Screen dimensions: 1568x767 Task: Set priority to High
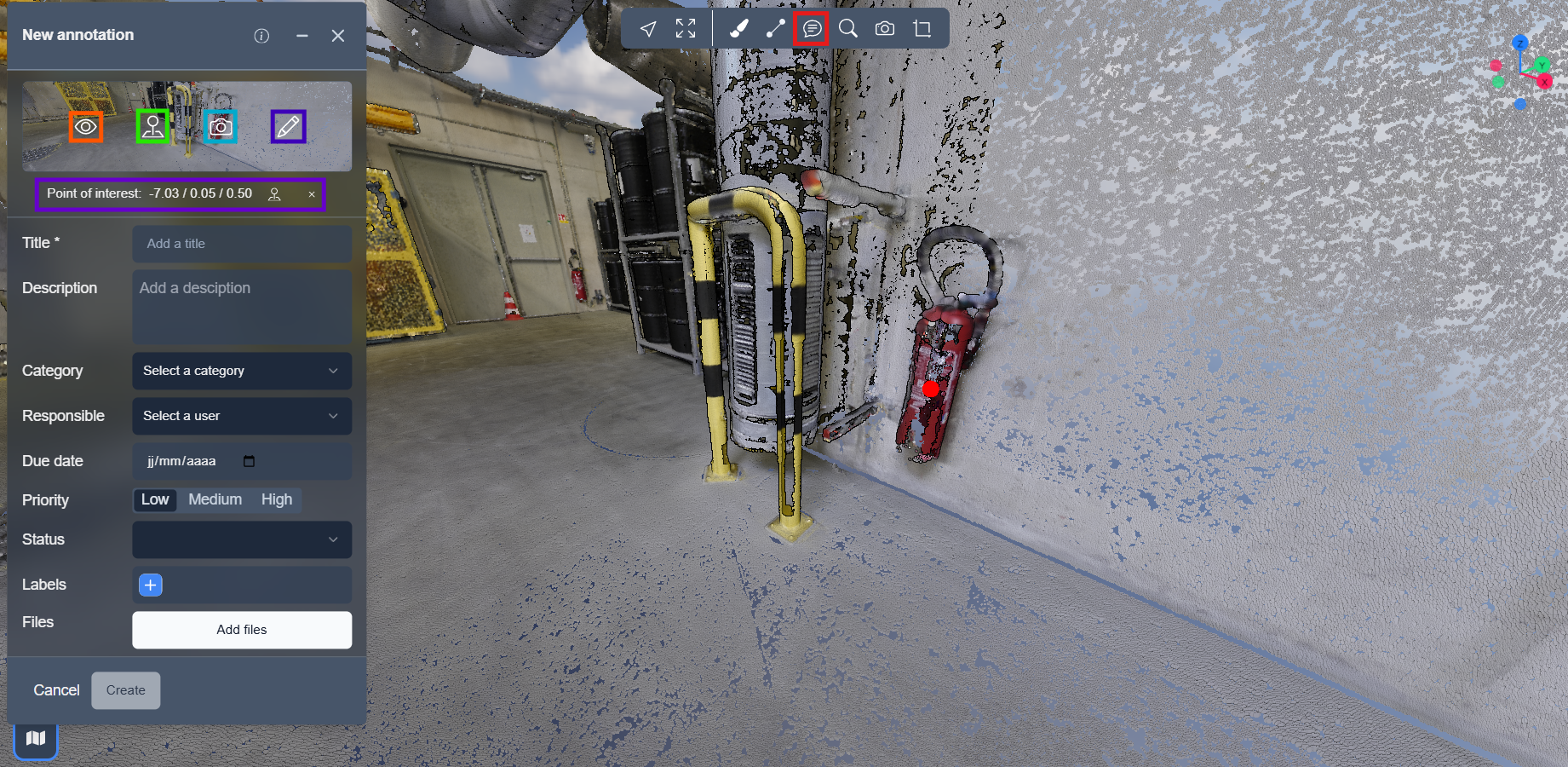pos(277,499)
